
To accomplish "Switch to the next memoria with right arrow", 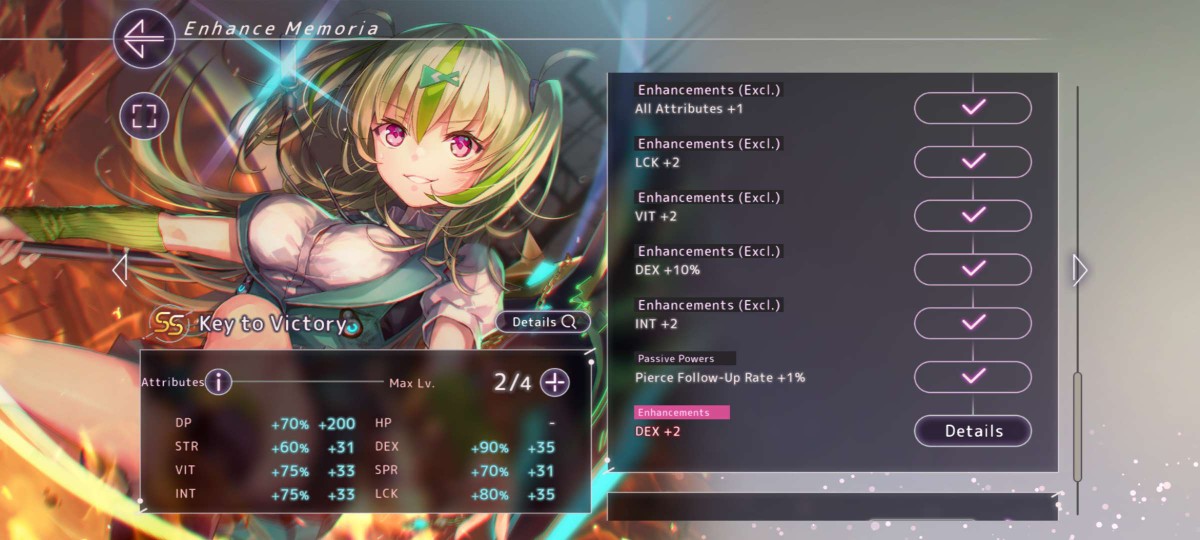I will click(1080, 269).
